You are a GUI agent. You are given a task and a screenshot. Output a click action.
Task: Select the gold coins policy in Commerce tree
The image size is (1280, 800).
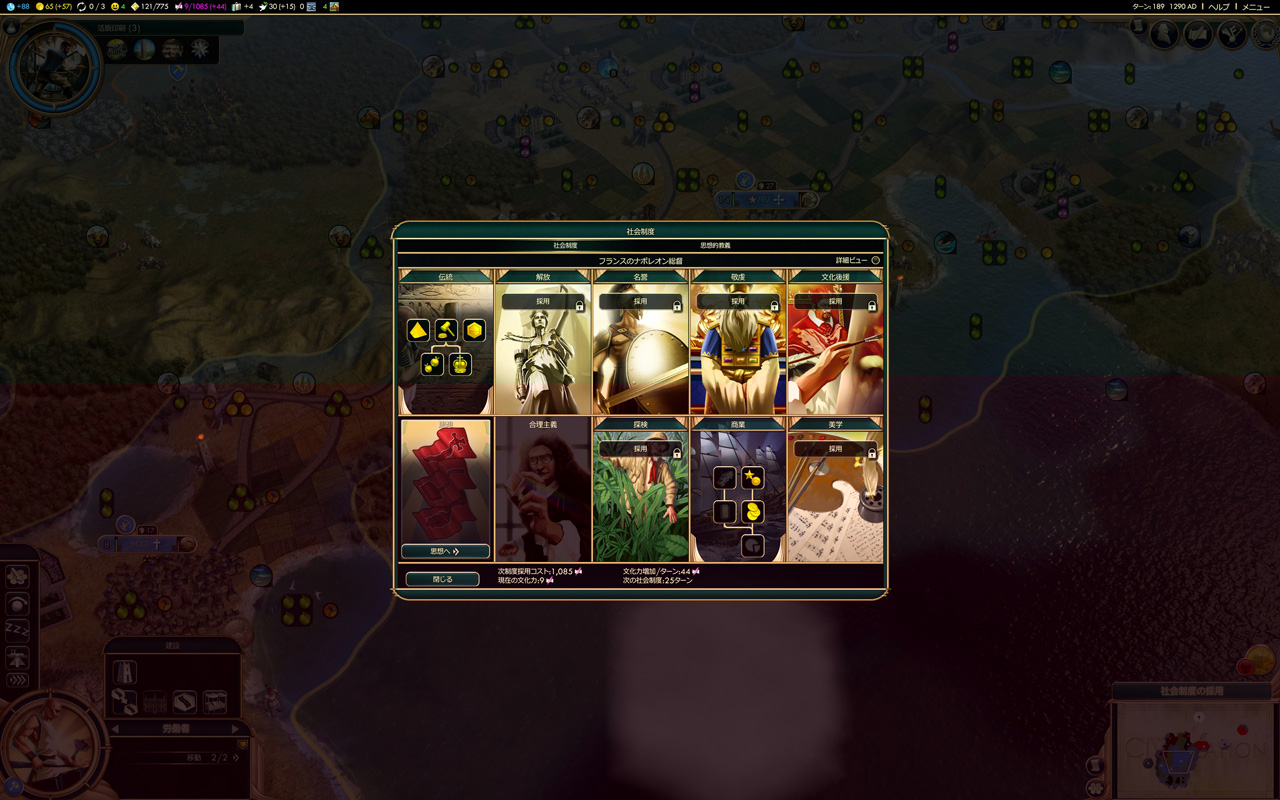[x=753, y=512]
